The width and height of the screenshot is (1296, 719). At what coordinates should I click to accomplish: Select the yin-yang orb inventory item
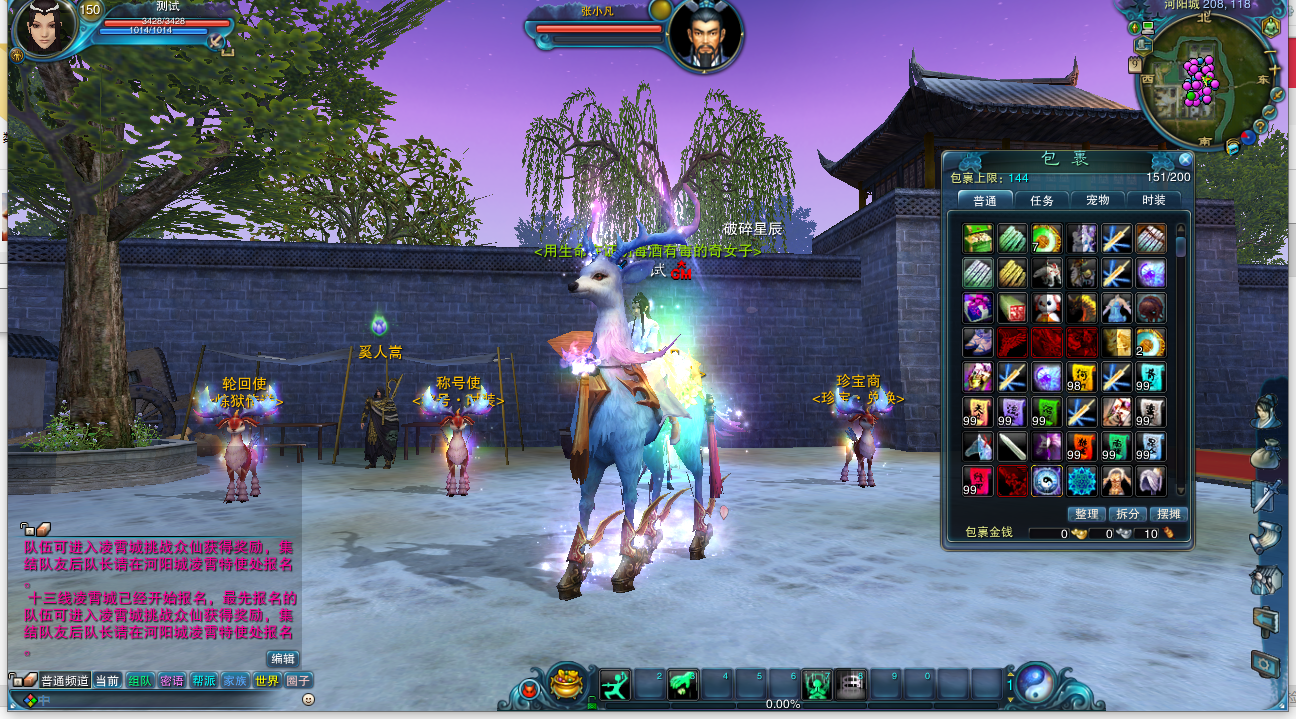[1046, 481]
